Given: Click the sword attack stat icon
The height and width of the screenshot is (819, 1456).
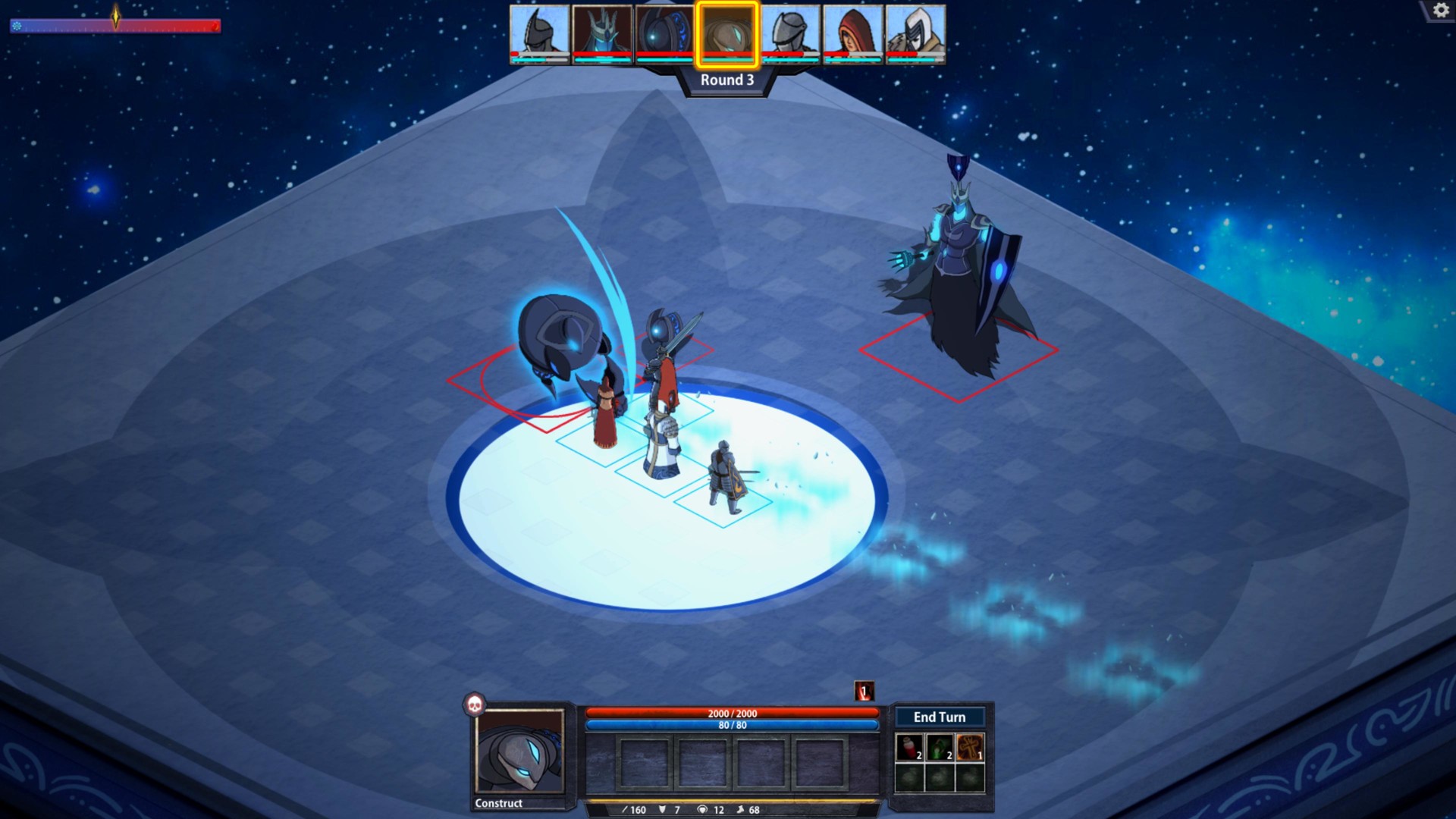Looking at the screenshot, I should tap(625, 810).
